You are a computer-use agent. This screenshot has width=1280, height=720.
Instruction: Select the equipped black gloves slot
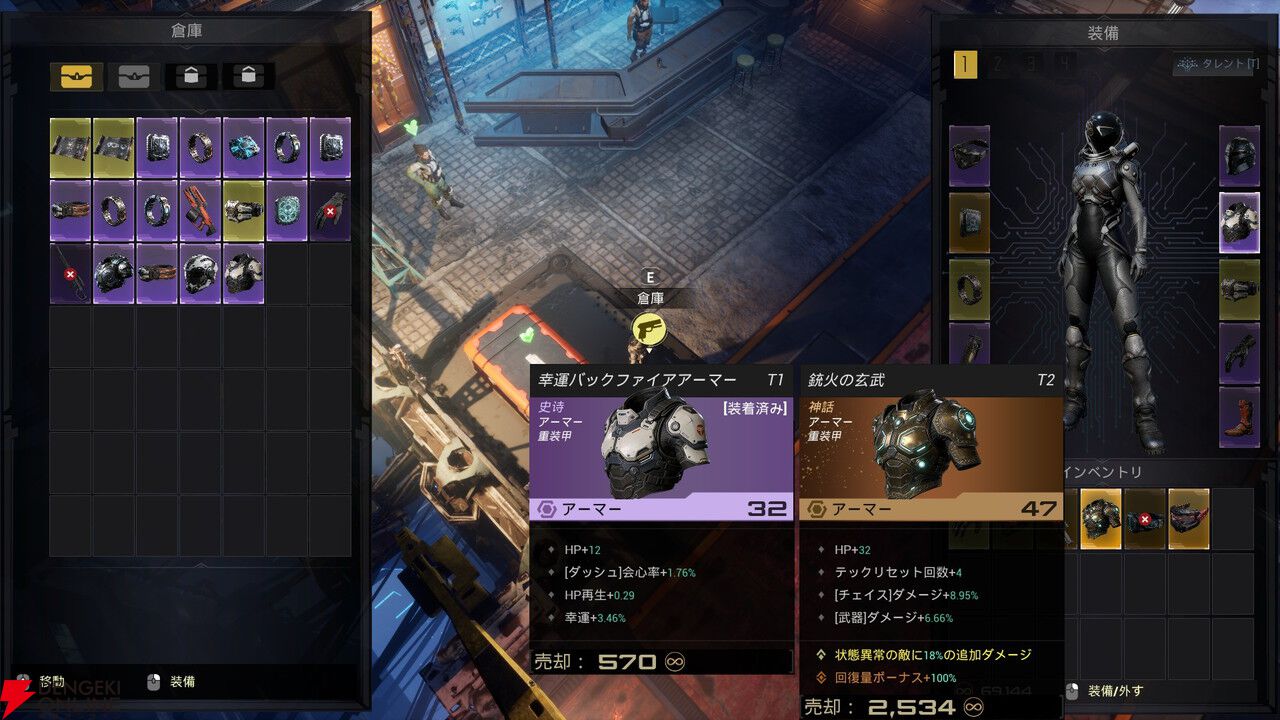click(x=1239, y=352)
